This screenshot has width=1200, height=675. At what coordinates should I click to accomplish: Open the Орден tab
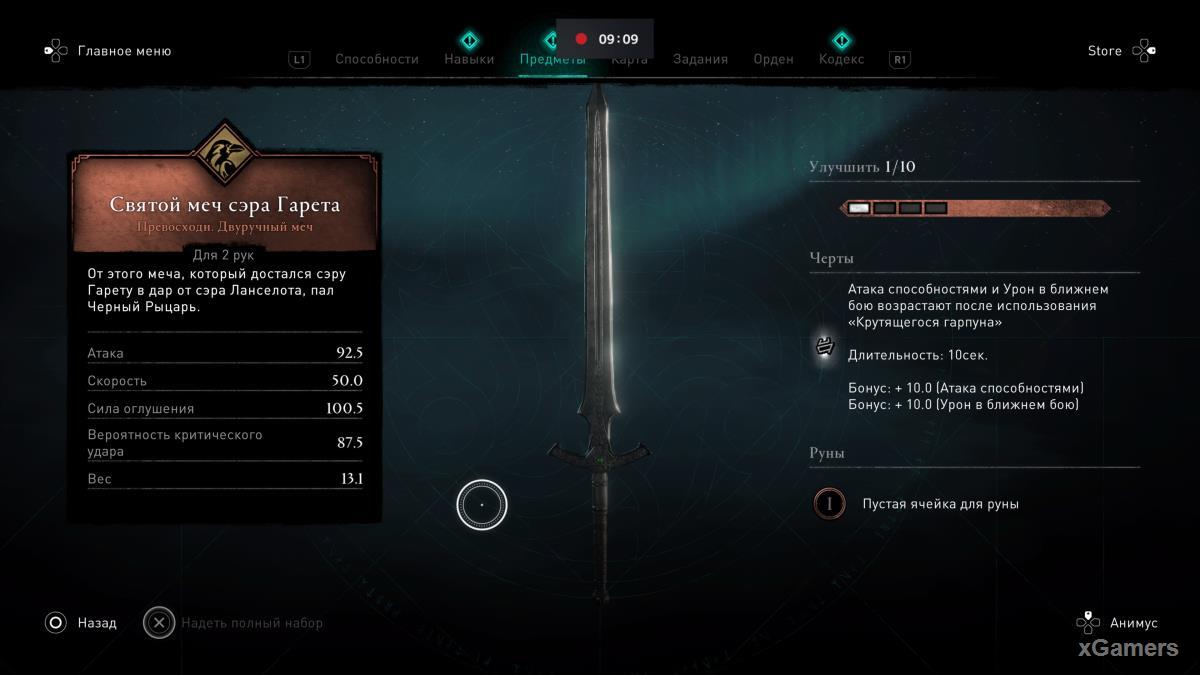(773, 59)
